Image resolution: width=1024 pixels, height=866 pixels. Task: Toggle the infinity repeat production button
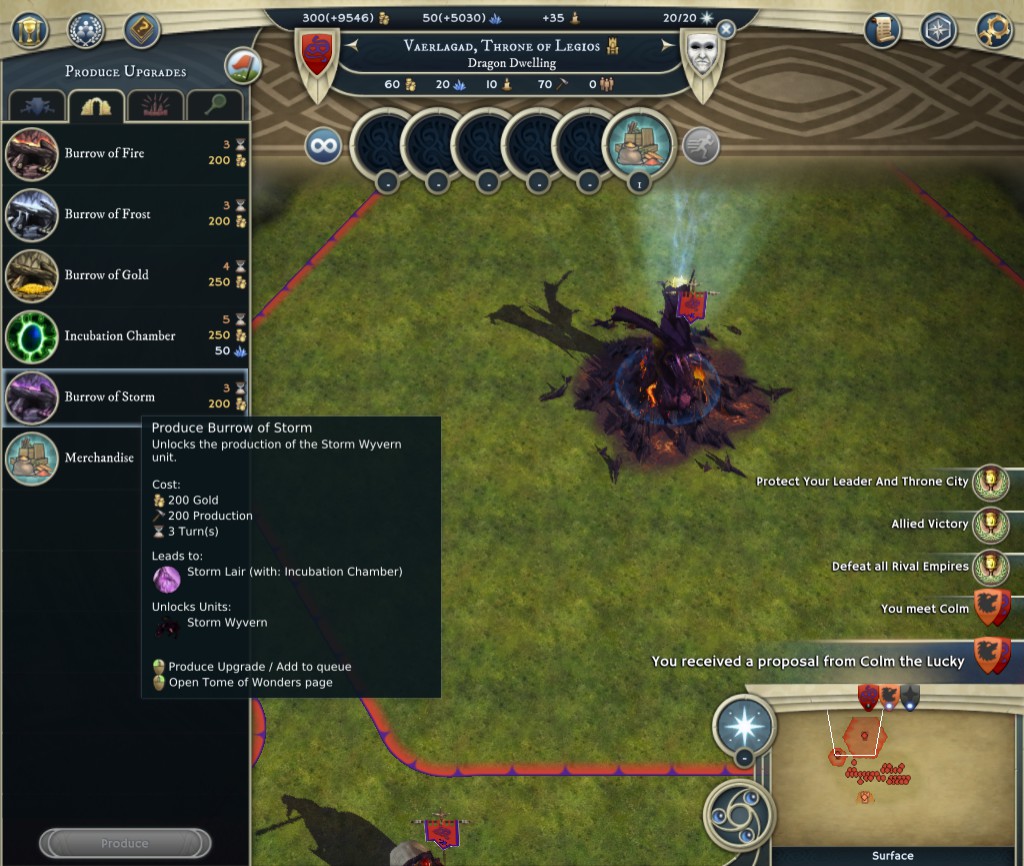[323, 147]
